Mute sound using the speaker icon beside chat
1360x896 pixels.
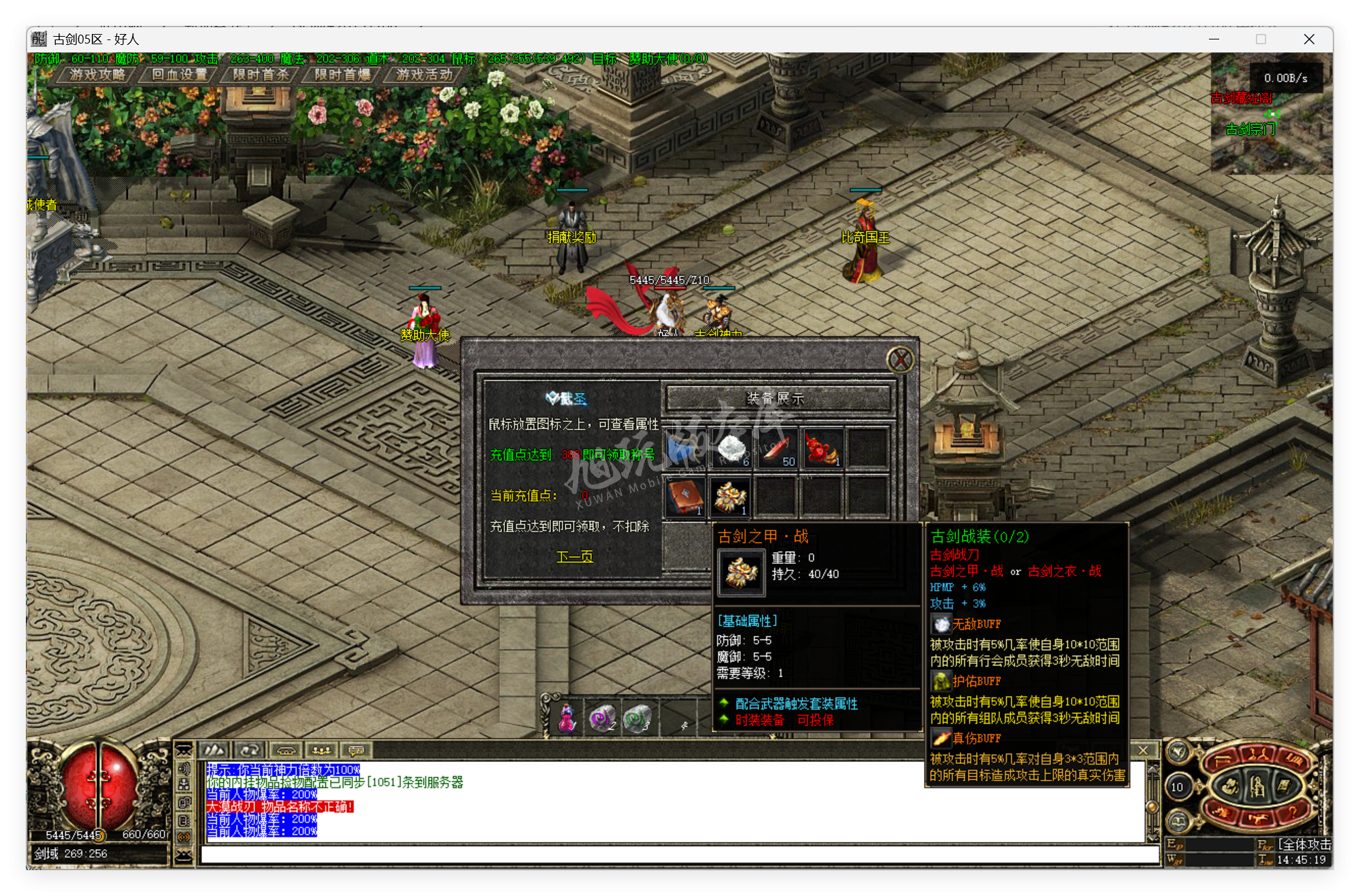(x=185, y=769)
